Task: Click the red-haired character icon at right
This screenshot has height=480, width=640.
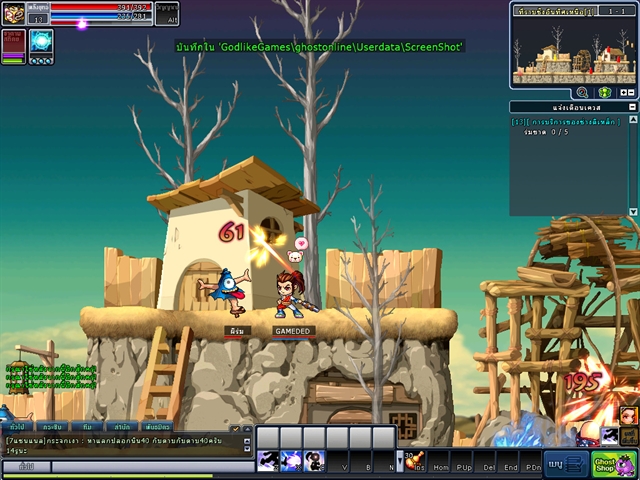Action: [627, 414]
